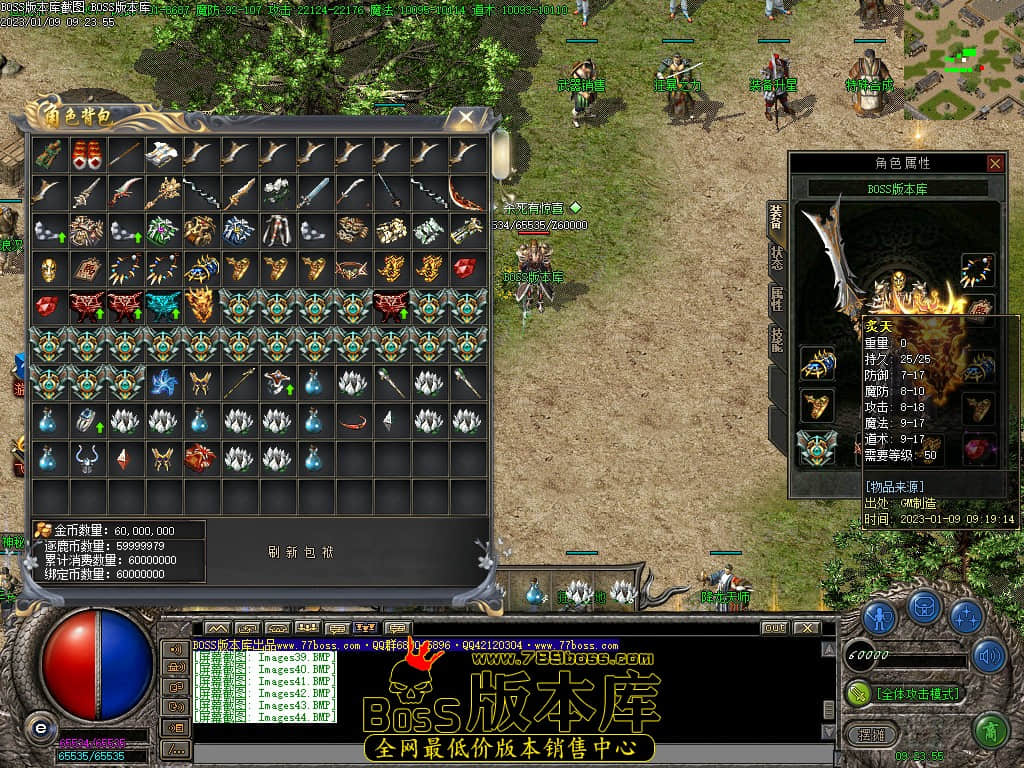
Task: Select the red lantern item in backpack
Action: pyautogui.click(x=85, y=153)
